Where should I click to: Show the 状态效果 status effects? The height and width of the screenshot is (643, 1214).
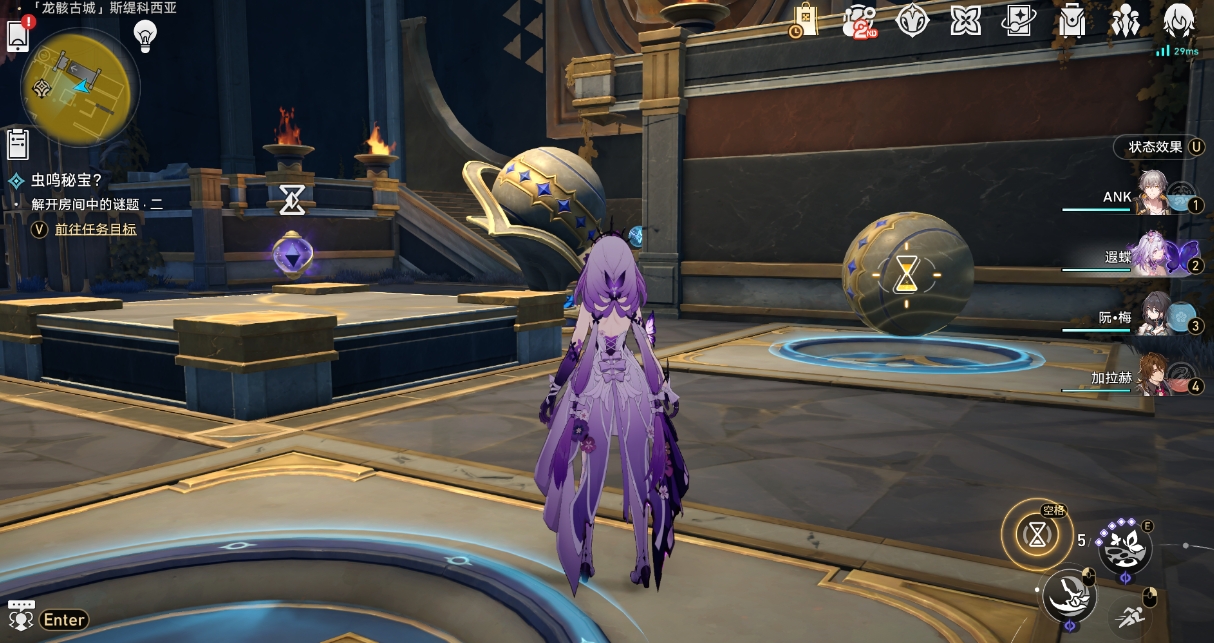(1159, 147)
